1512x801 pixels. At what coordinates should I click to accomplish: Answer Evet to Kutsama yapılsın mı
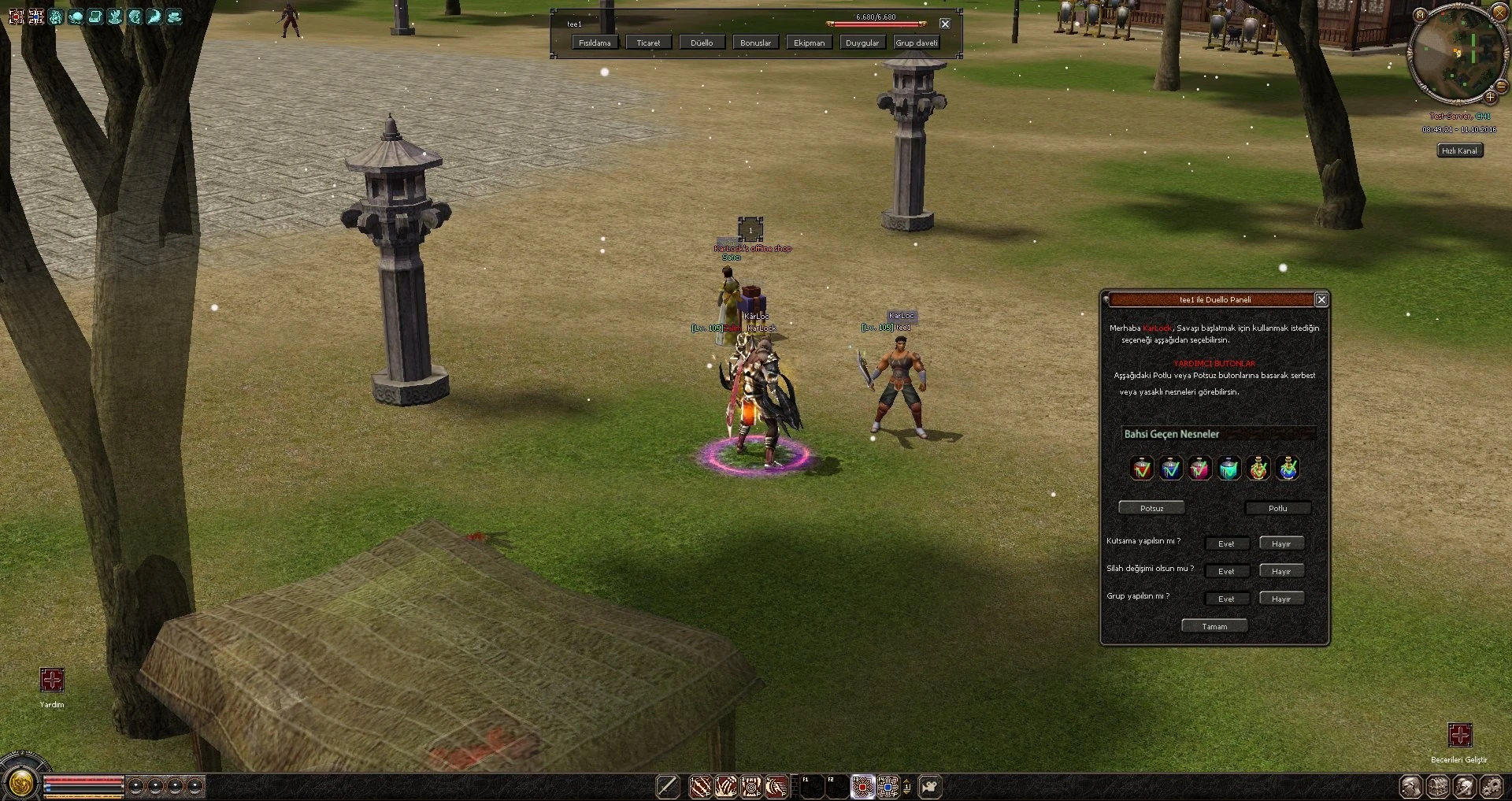coord(1226,543)
